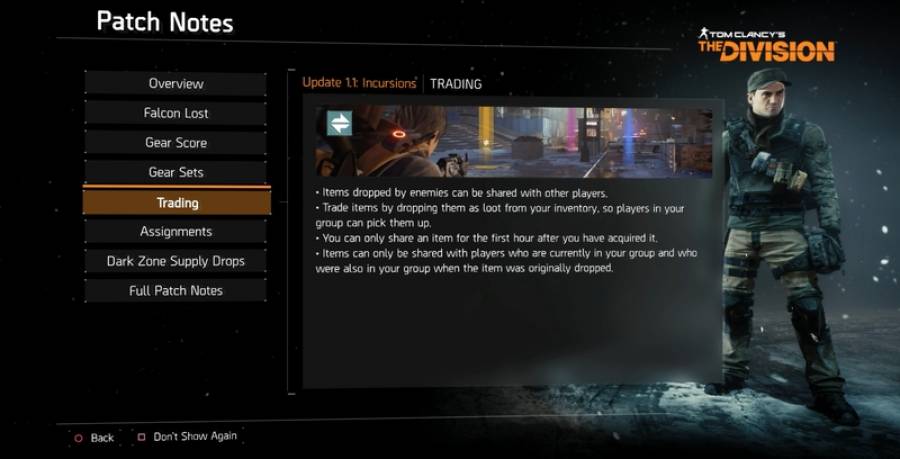View Dark Zone Supply Drops notes
The width and height of the screenshot is (900, 459).
tap(176, 261)
